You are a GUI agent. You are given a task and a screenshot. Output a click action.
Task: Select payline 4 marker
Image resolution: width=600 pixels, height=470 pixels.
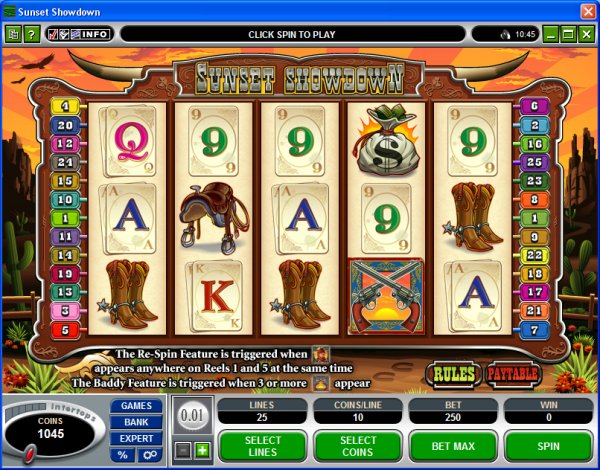(67, 106)
